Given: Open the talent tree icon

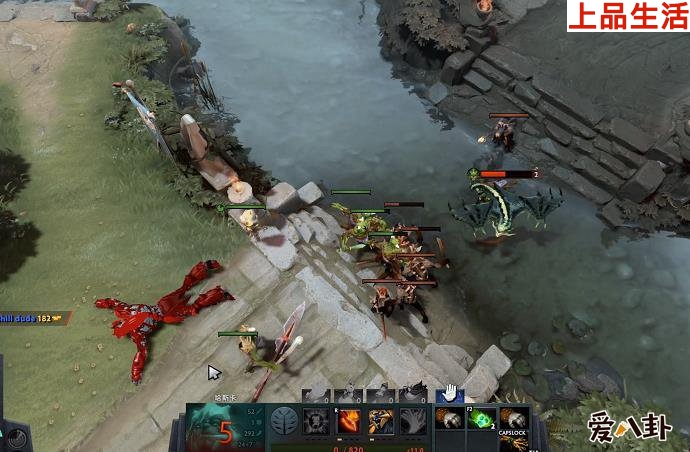Looking at the screenshot, I should pyautogui.click(x=285, y=421).
